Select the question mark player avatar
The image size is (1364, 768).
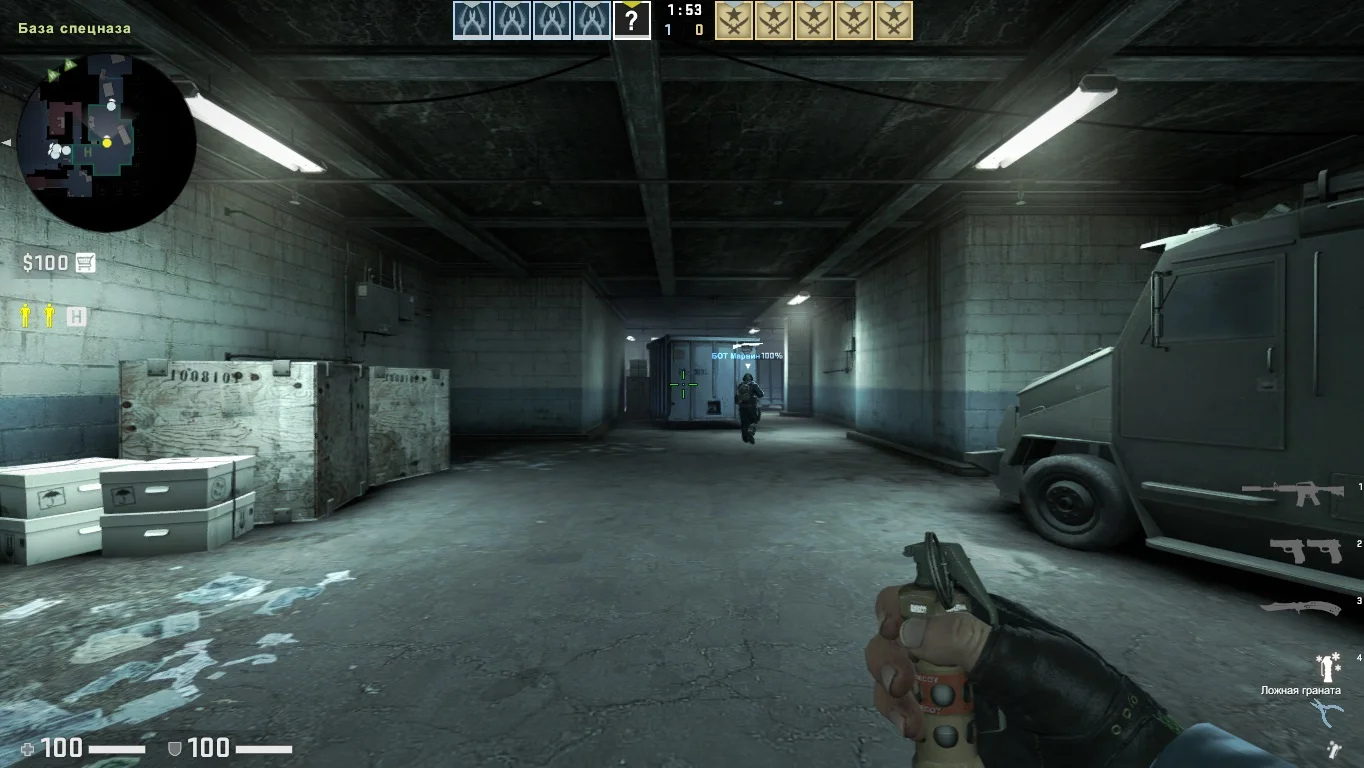coord(632,20)
